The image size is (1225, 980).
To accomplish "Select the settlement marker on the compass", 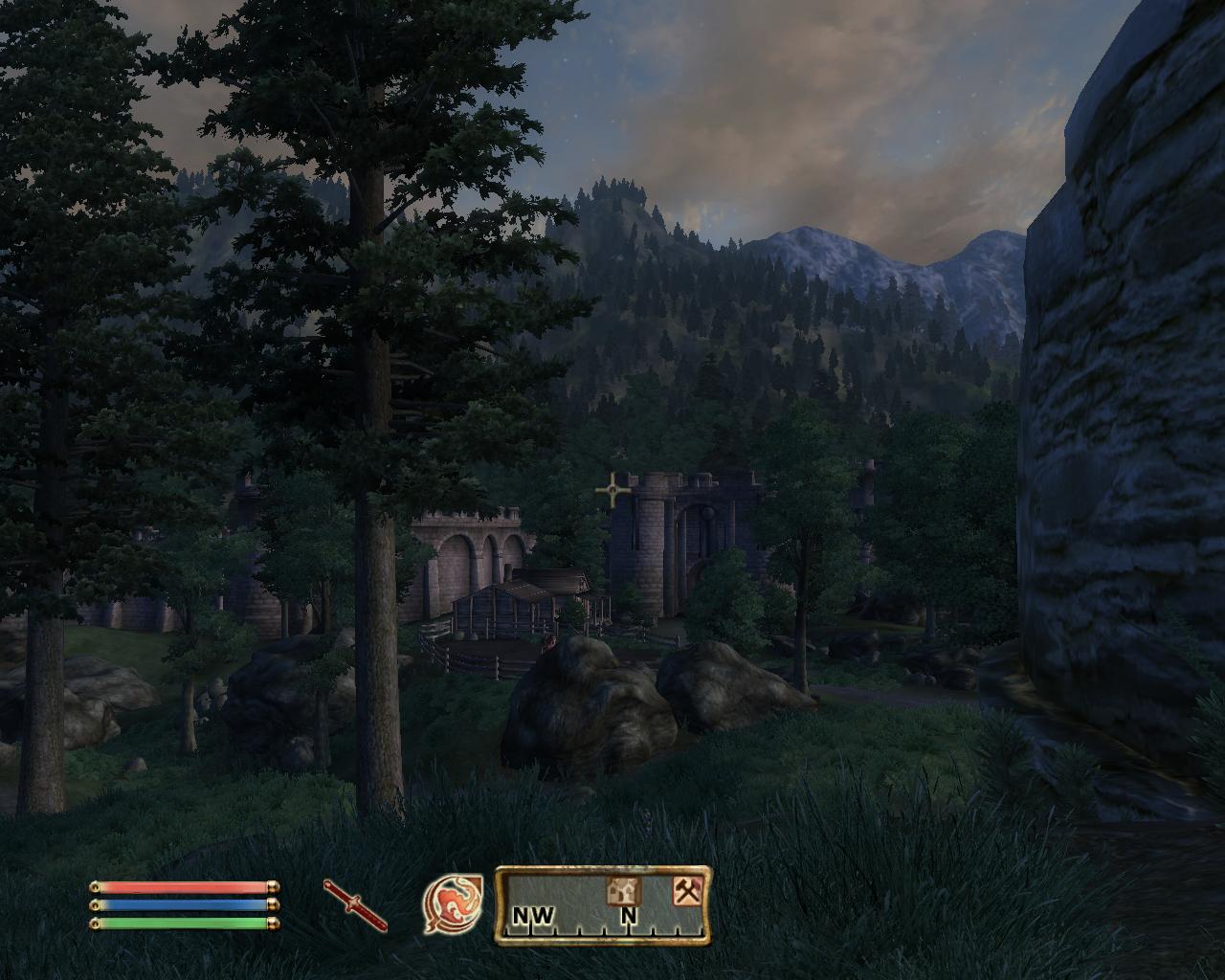I will pos(624,891).
